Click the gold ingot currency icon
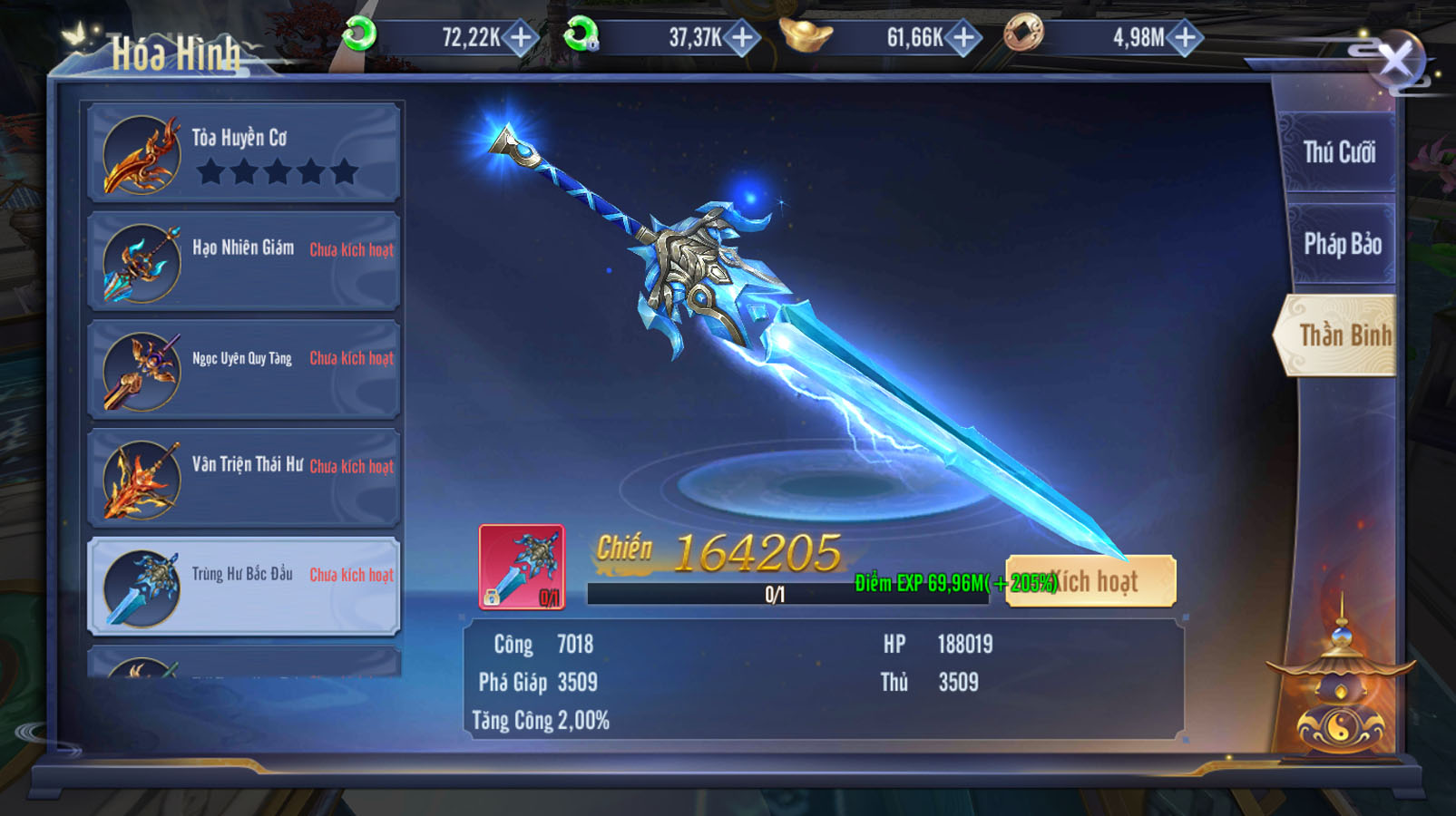The width and height of the screenshot is (1456, 816). pyautogui.click(x=802, y=34)
